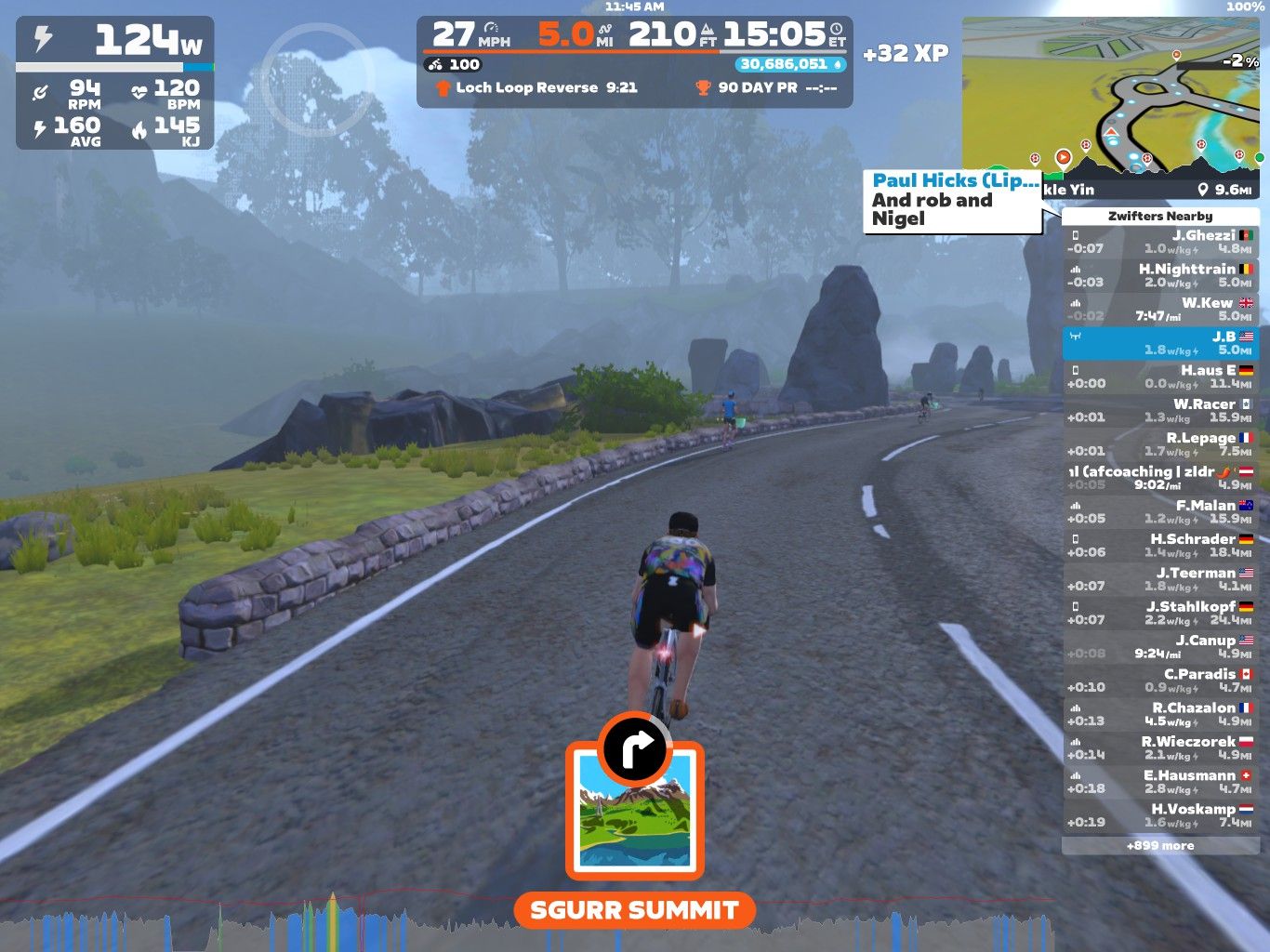Image resolution: width=1270 pixels, height=952 pixels.
Task: Select J.Ghezzi in Zwifters Nearby list
Action: pos(1160,242)
